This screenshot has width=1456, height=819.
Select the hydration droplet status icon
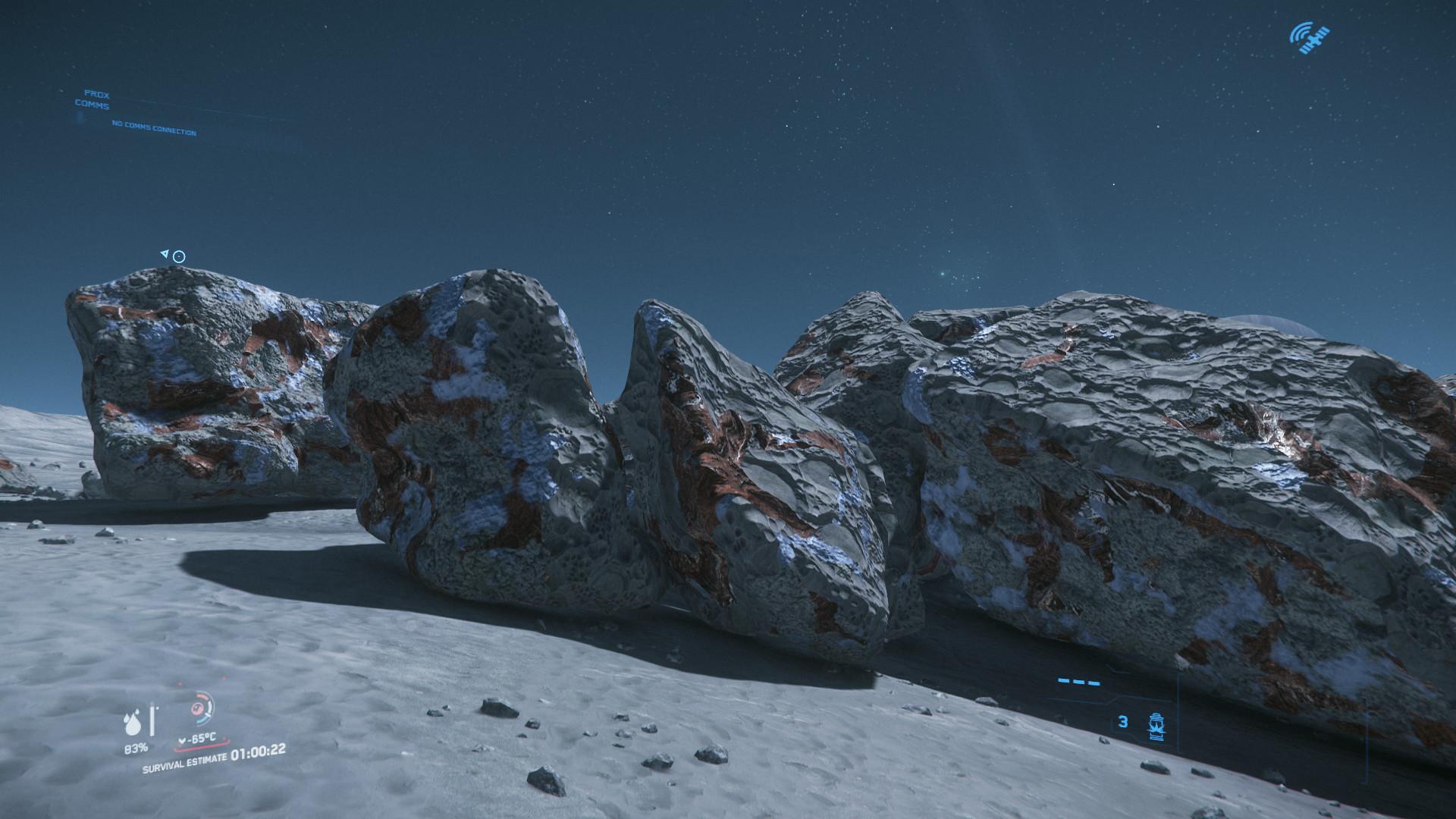click(133, 723)
